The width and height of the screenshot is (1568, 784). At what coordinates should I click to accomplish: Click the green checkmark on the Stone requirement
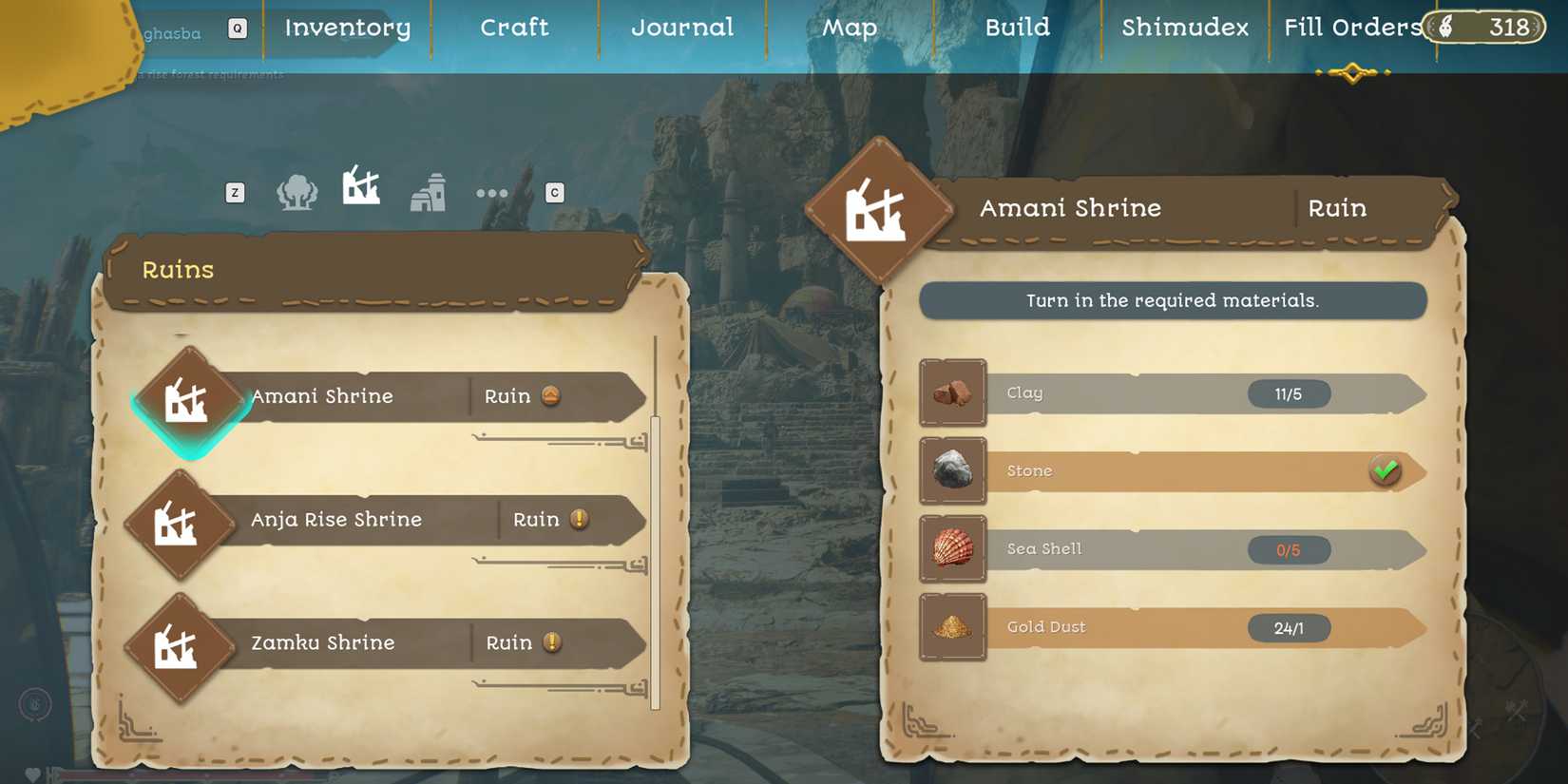1385,468
